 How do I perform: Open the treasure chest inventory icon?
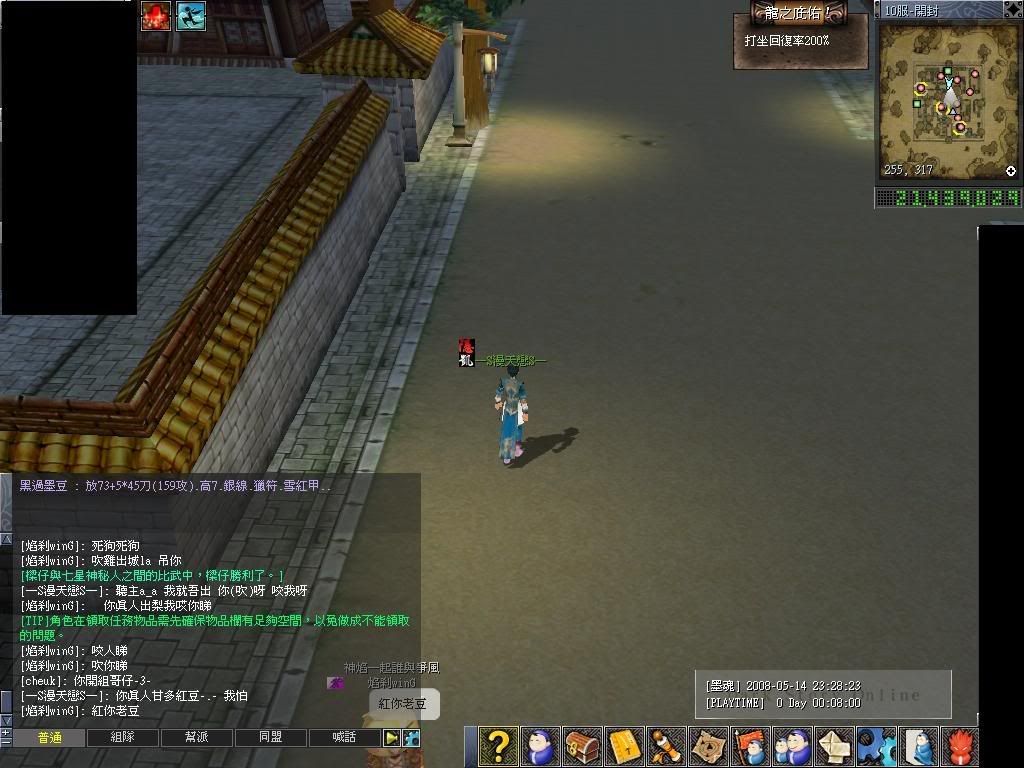pos(582,747)
